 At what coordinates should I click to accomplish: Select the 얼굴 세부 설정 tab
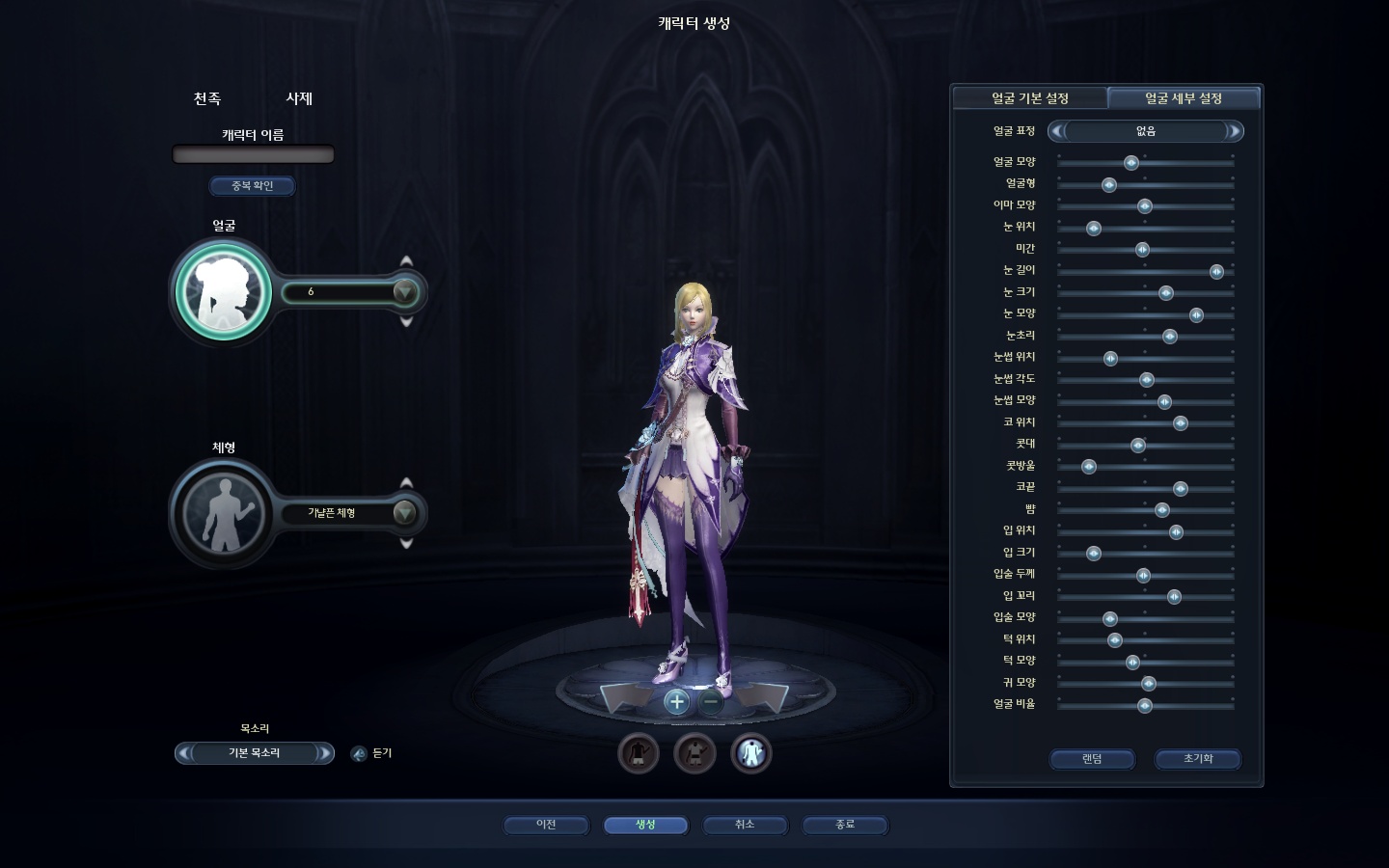pos(1184,98)
